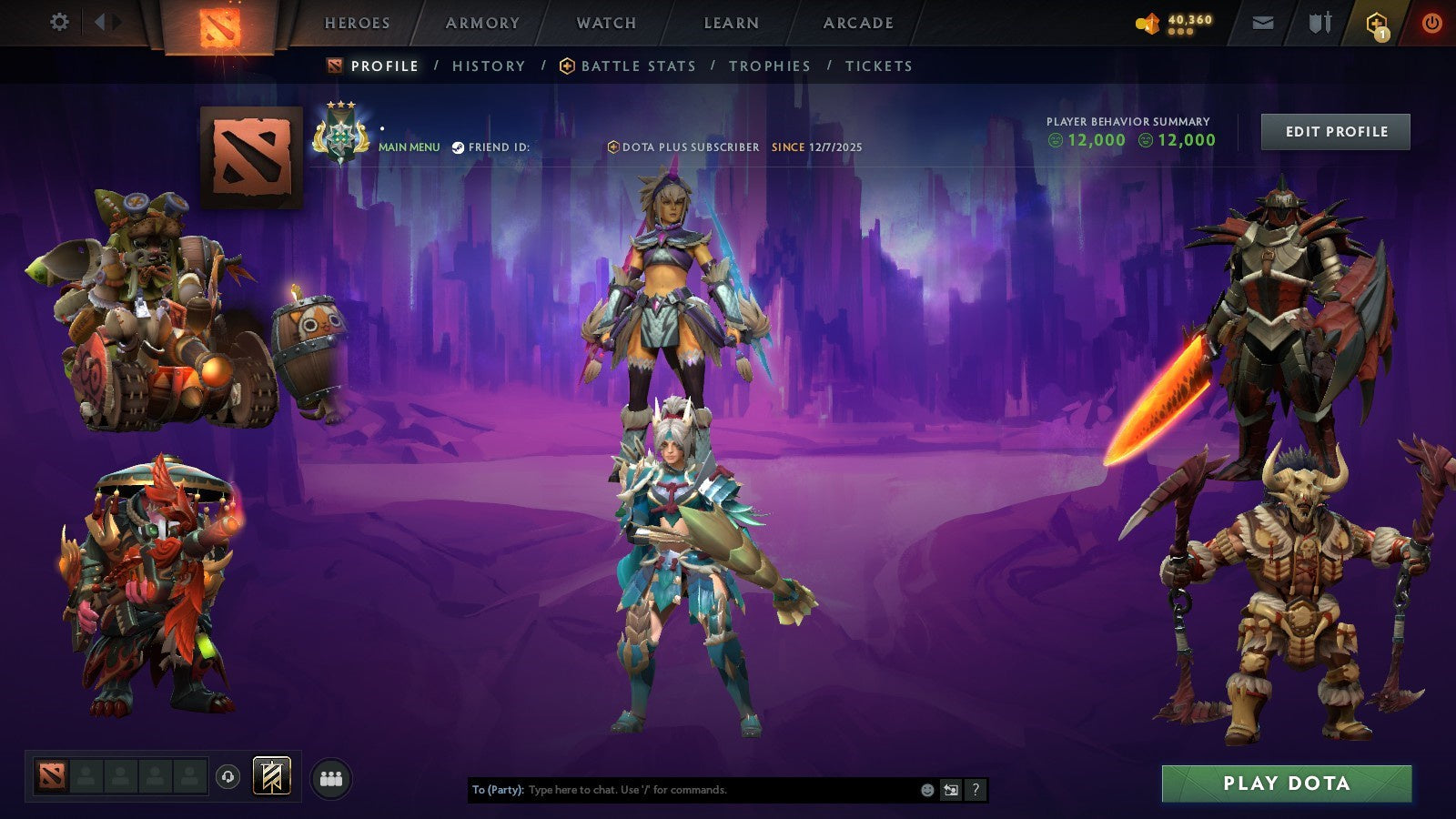
Task: Switch to the HISTORY tab
Action: pos(488,66)
